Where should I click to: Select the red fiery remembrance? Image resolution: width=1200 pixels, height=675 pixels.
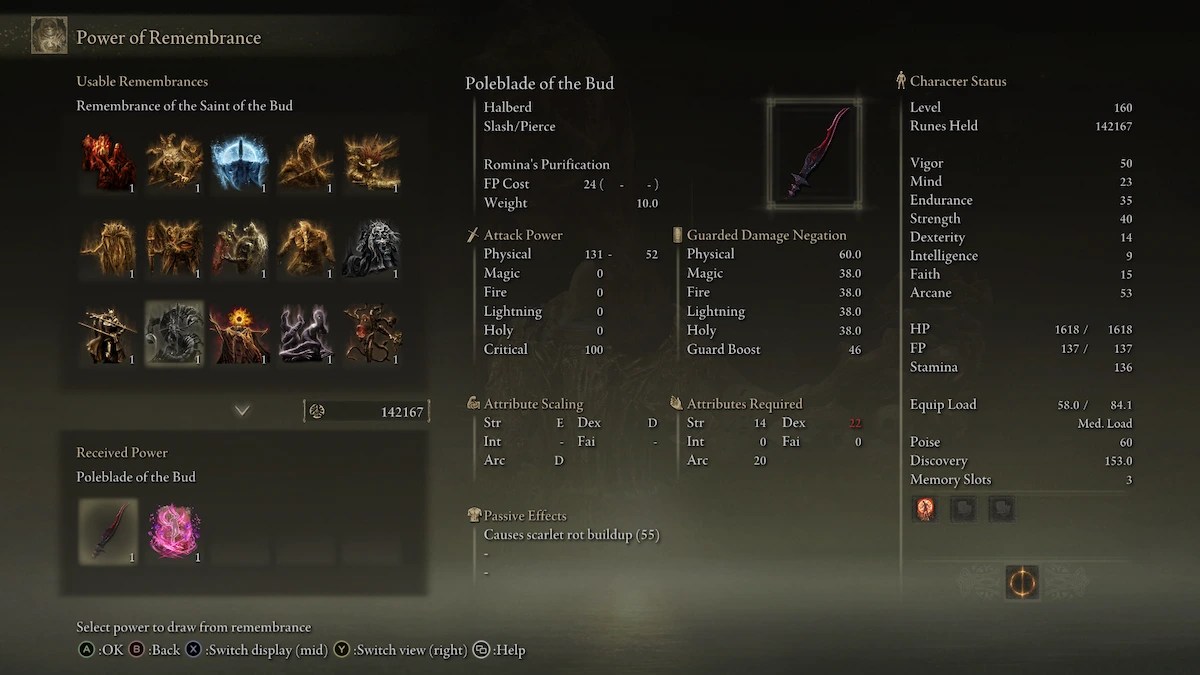(x=108, y=161)
